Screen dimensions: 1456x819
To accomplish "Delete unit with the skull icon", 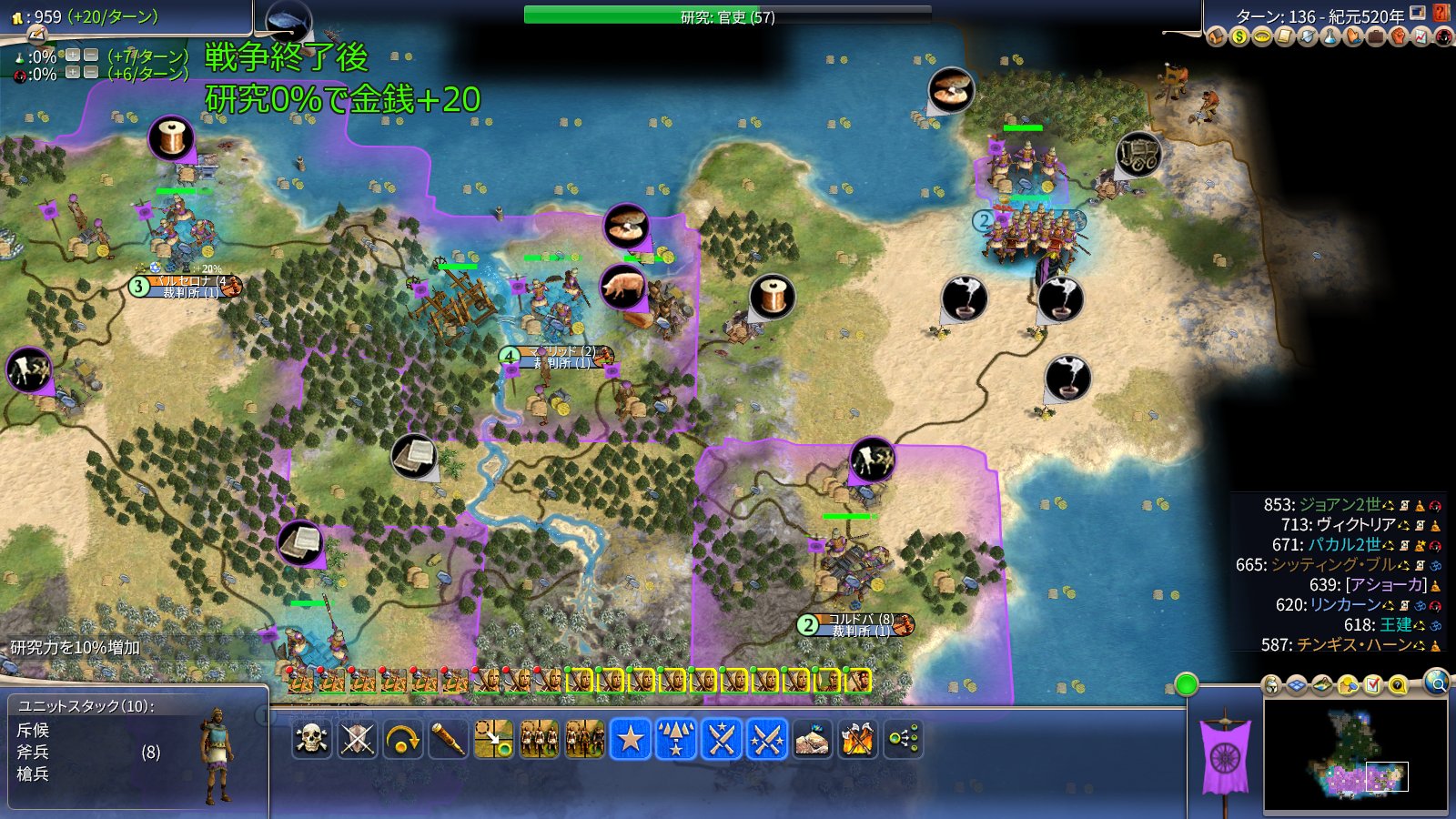I will point(311,739).
